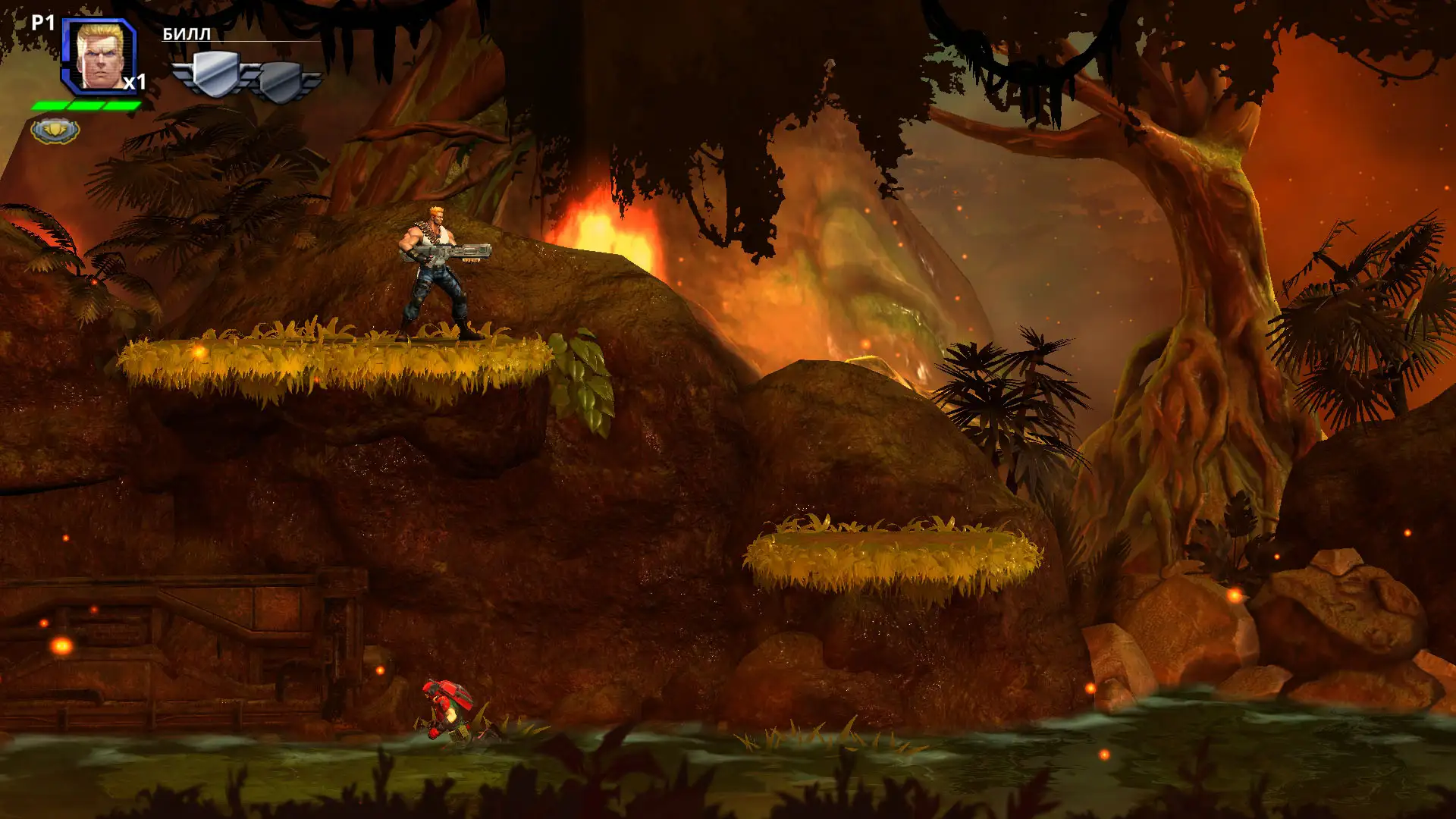Click the gold eagle badge under the health bar
This screenshot has width=1456, height=819.
tap(55, 130)
